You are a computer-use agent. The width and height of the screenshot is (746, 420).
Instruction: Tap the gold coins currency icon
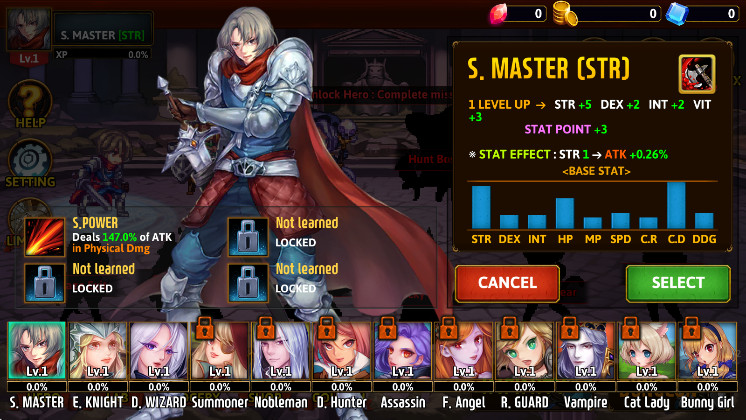click(568, 13)
